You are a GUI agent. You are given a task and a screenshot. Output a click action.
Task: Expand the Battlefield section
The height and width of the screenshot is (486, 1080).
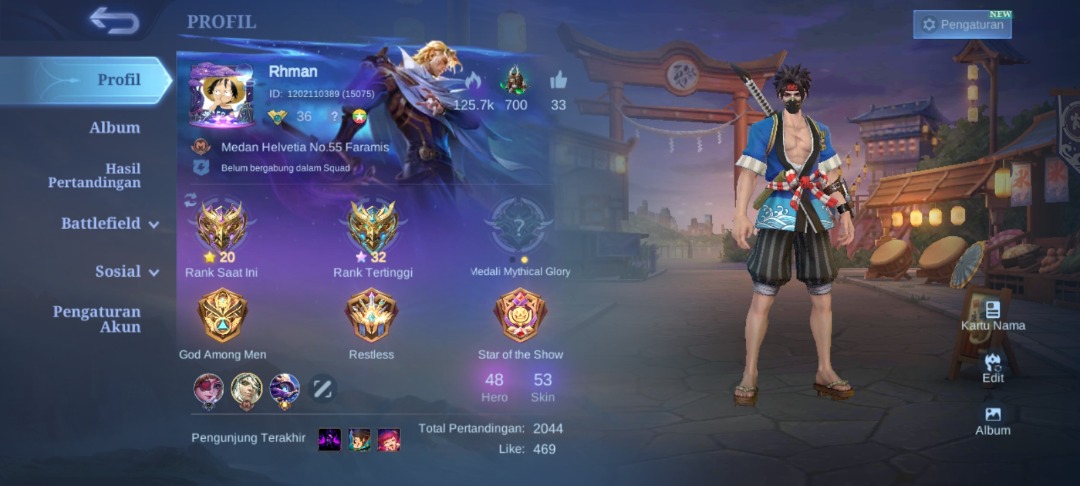[x=109, y=224]
